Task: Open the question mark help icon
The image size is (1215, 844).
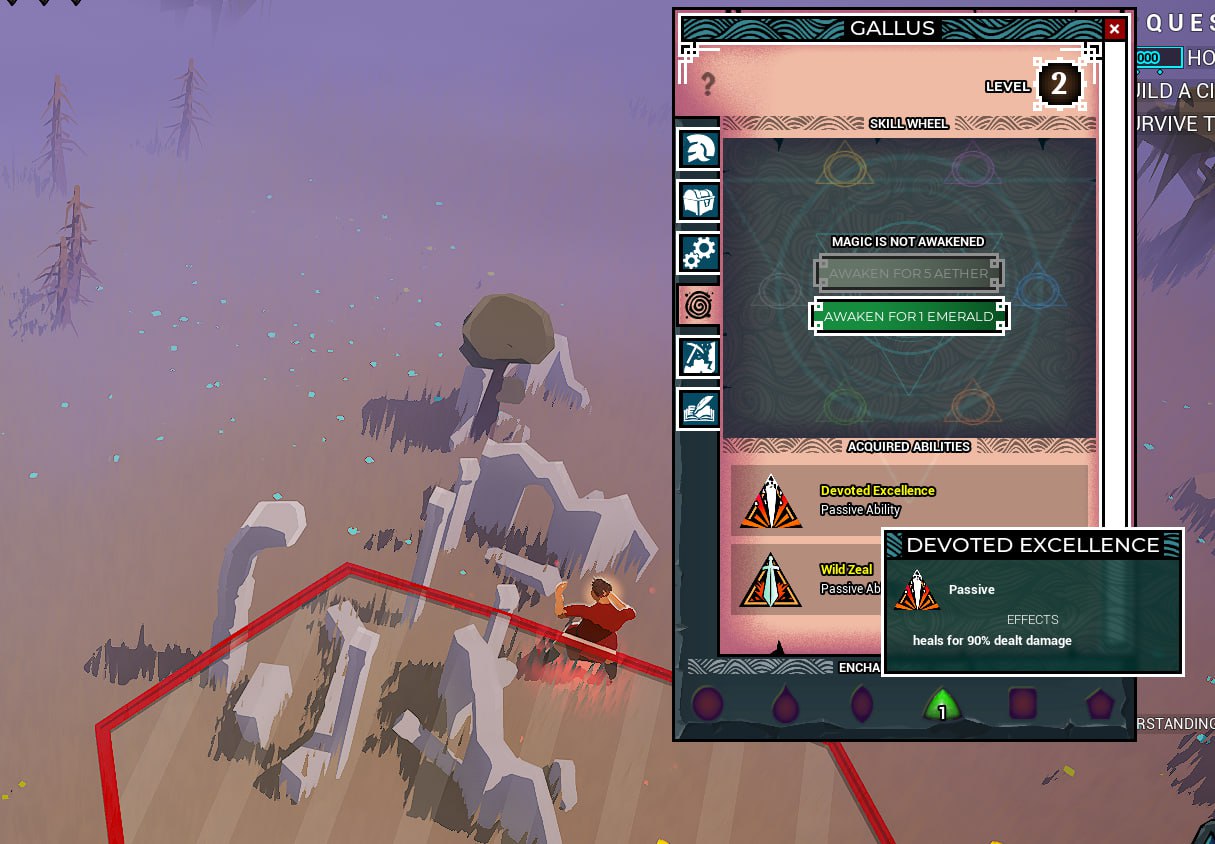Action: [708, 84]
